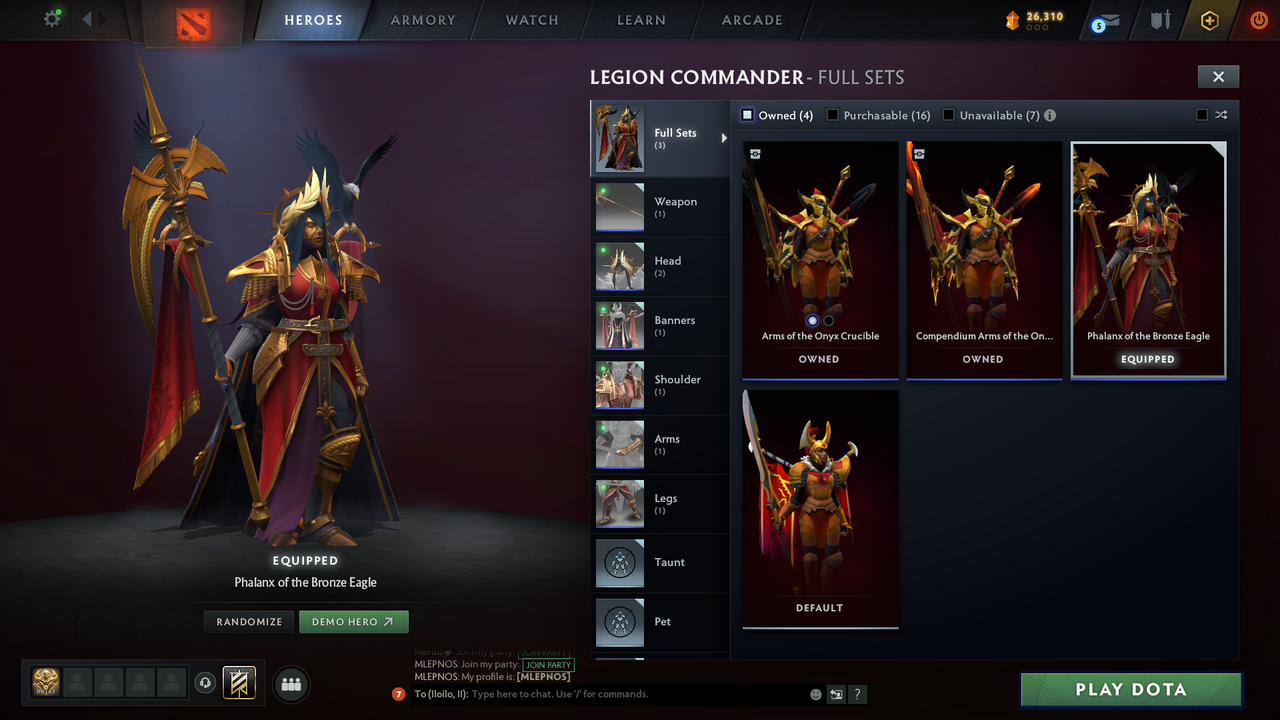
Task: Switch to the WATCH tab
Action: pos(531,20)
